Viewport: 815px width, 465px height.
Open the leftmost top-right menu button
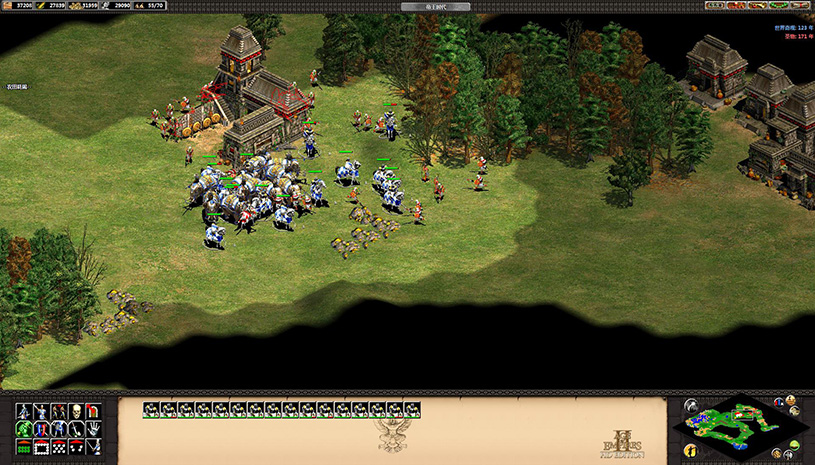click(714, 6)
